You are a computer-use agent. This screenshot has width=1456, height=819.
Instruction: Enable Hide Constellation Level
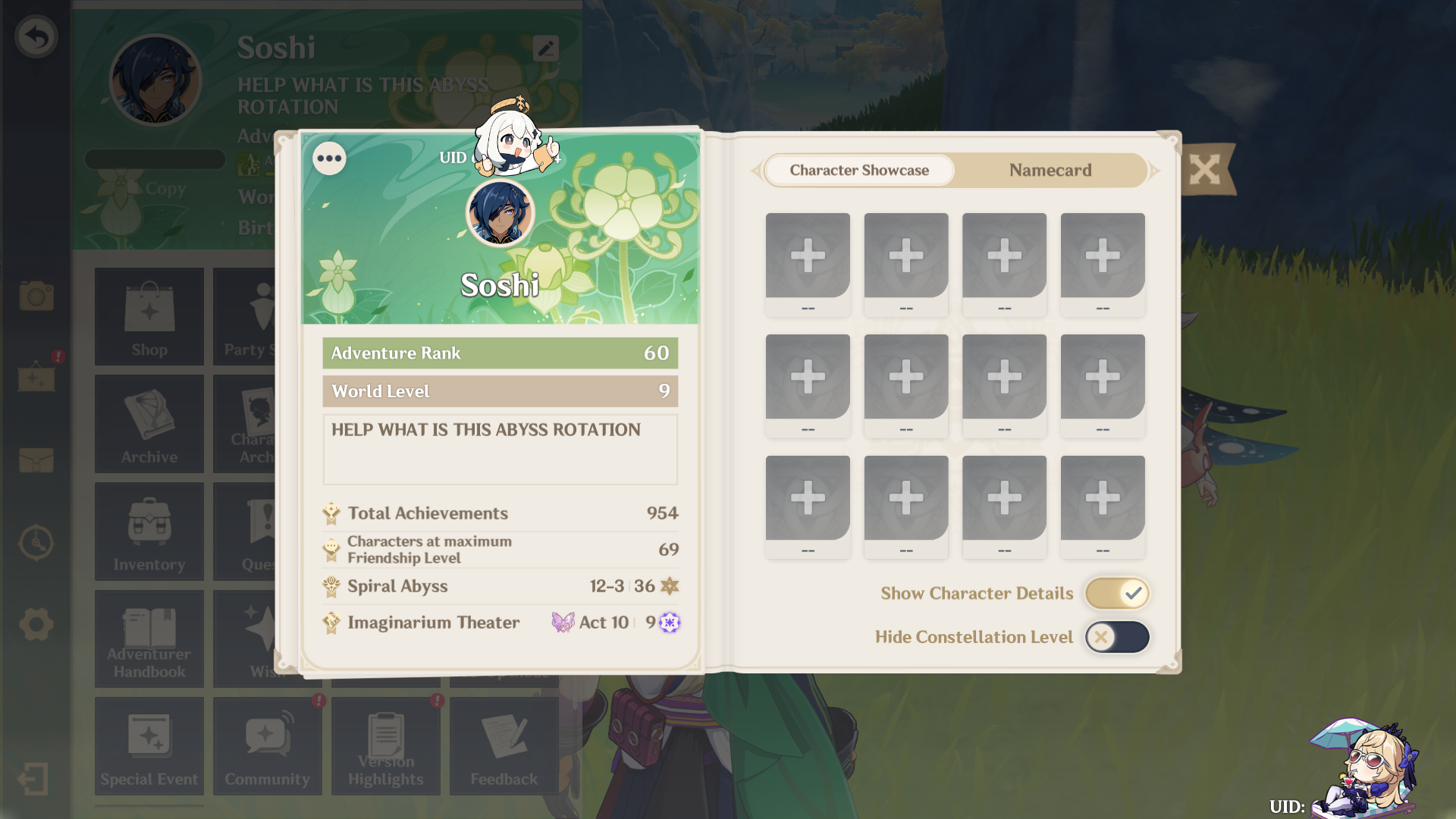pos(1116,637)
